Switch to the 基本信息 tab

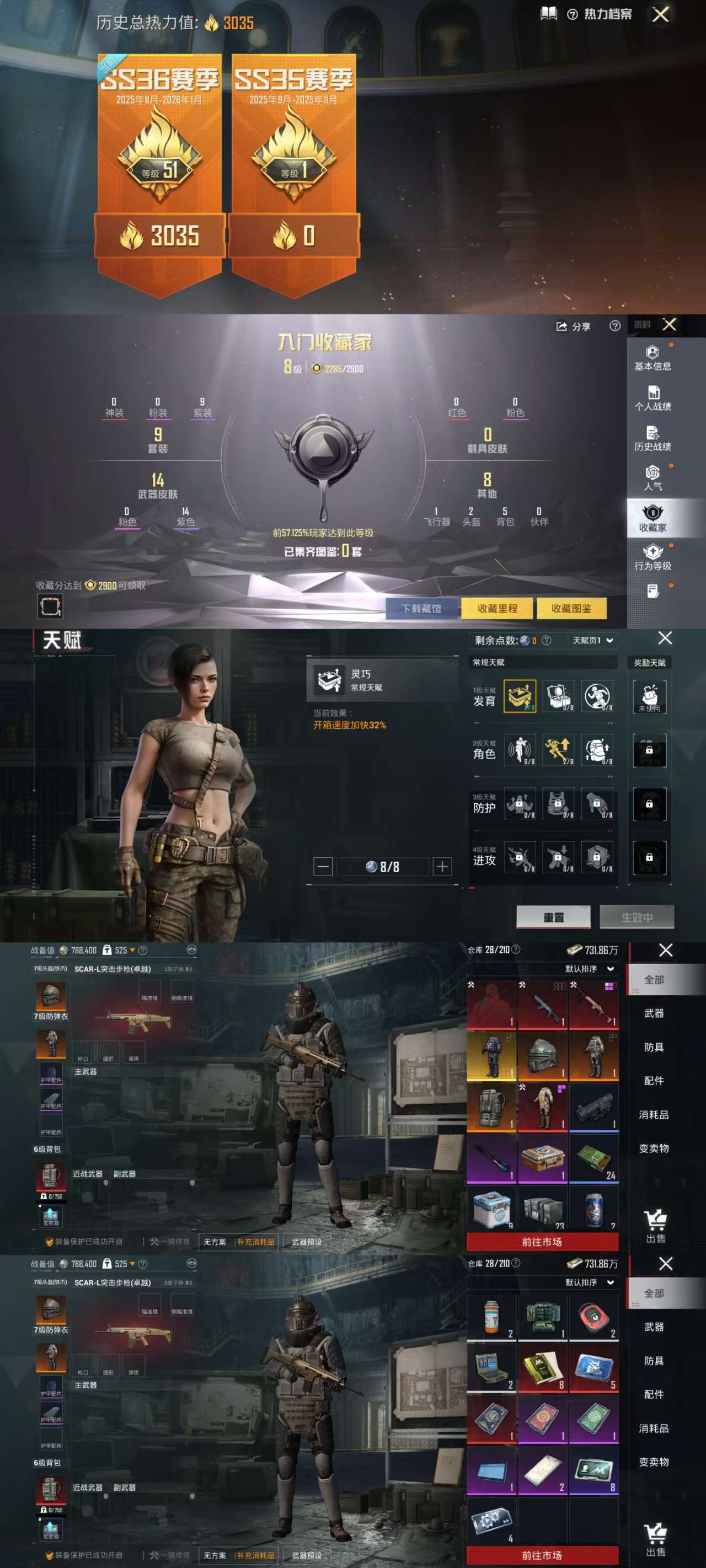click(x=652, y=358)
